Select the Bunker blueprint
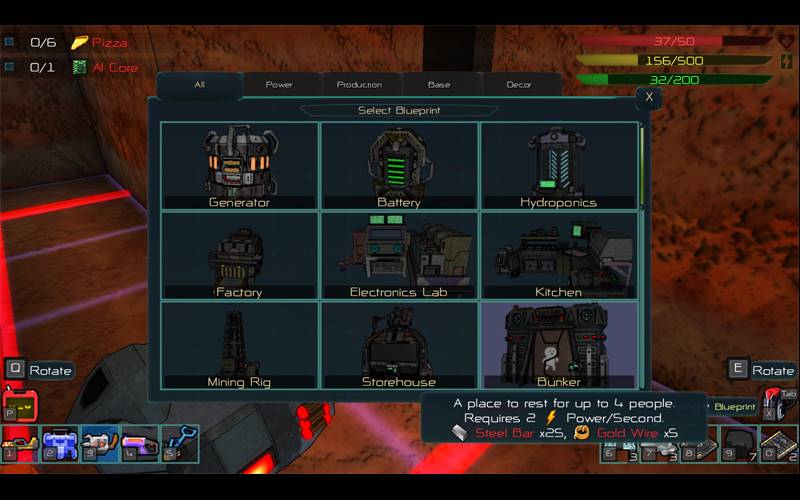Image resolution: width=800 pixels, height=500 pixels. click(x=558, y=345)
